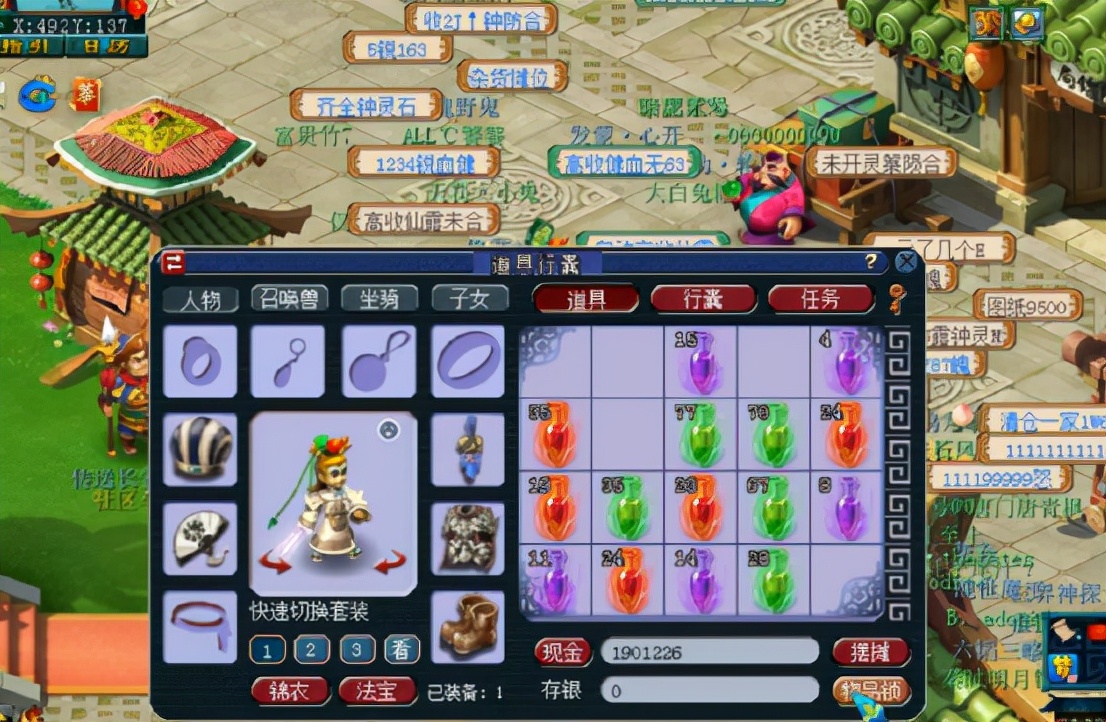Show the 坐骑 mount tab

click(x=379, y=298)
